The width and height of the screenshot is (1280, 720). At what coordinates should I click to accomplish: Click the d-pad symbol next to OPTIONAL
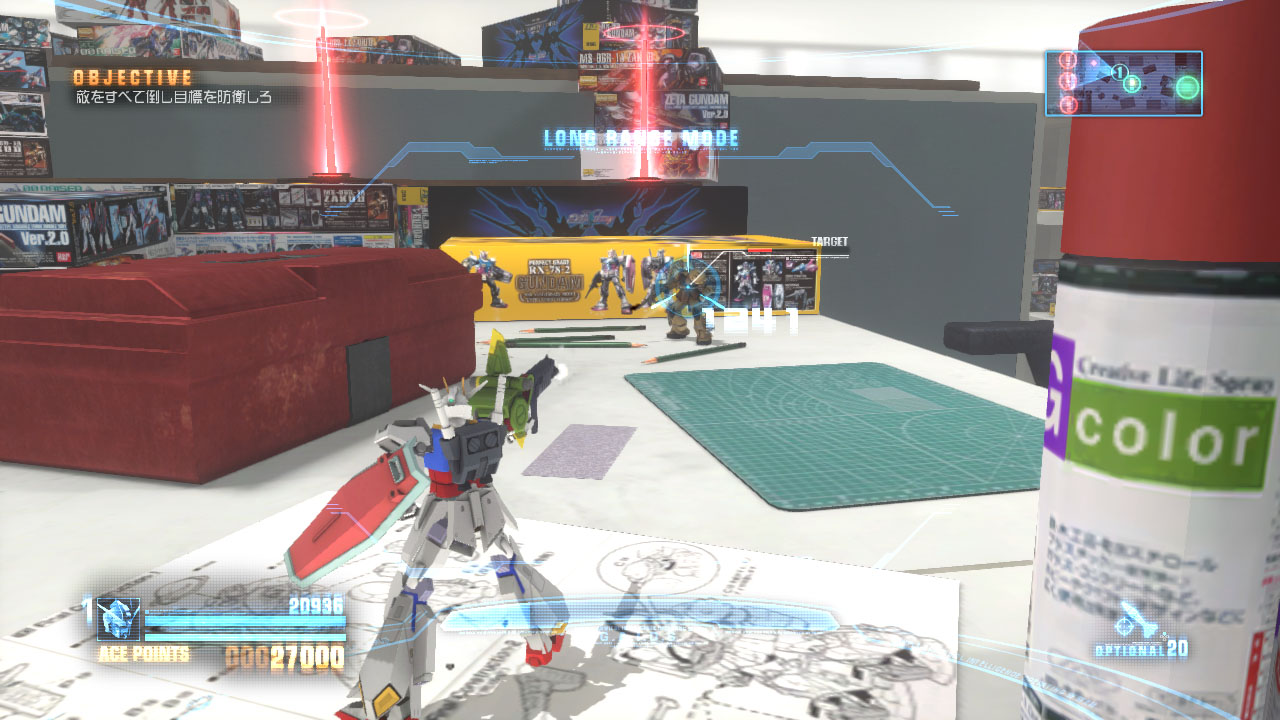click(x=1164, y=637)
